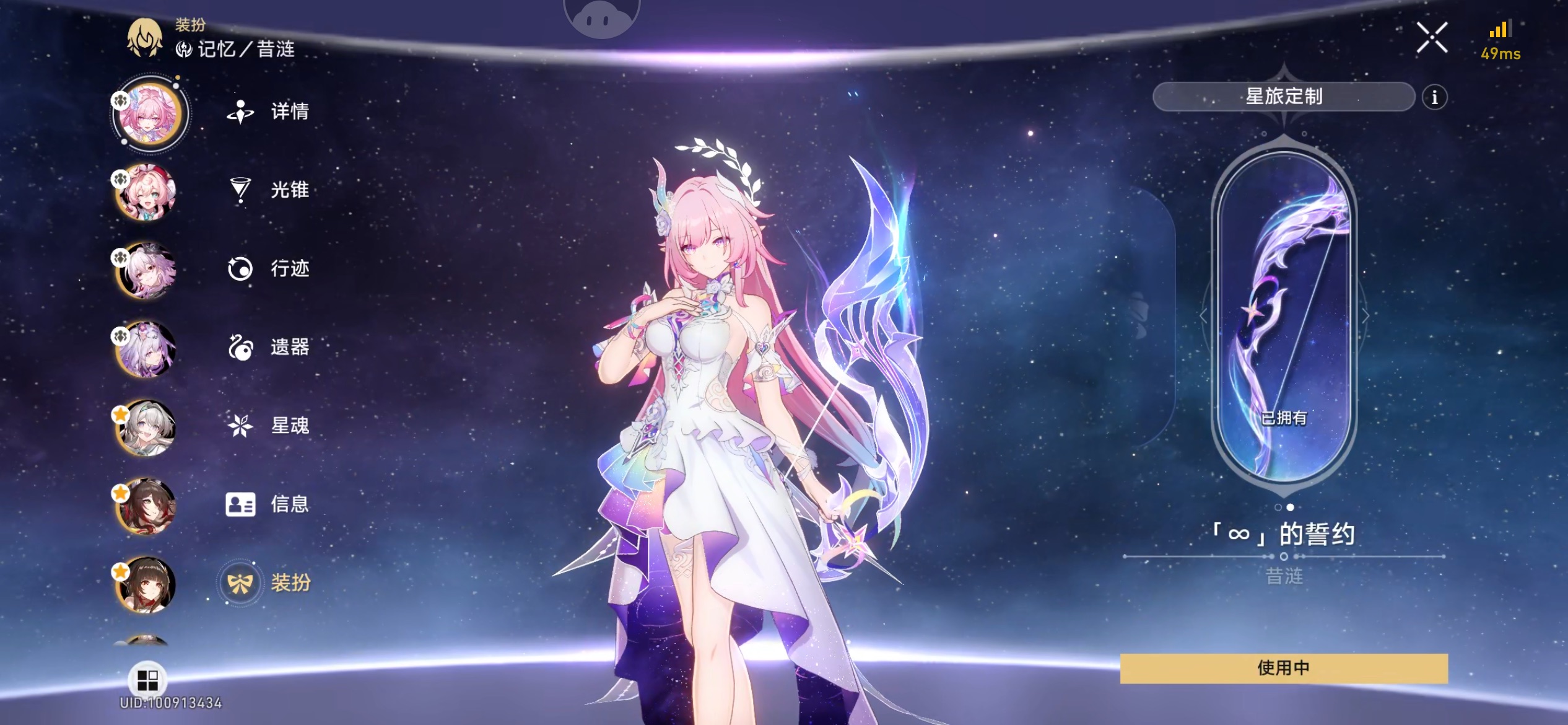Image resolution: width=1568 pixels, height=725 pixels.
Task: Click the 使用中 in-use button
Action: click(x=1283, y=668)
